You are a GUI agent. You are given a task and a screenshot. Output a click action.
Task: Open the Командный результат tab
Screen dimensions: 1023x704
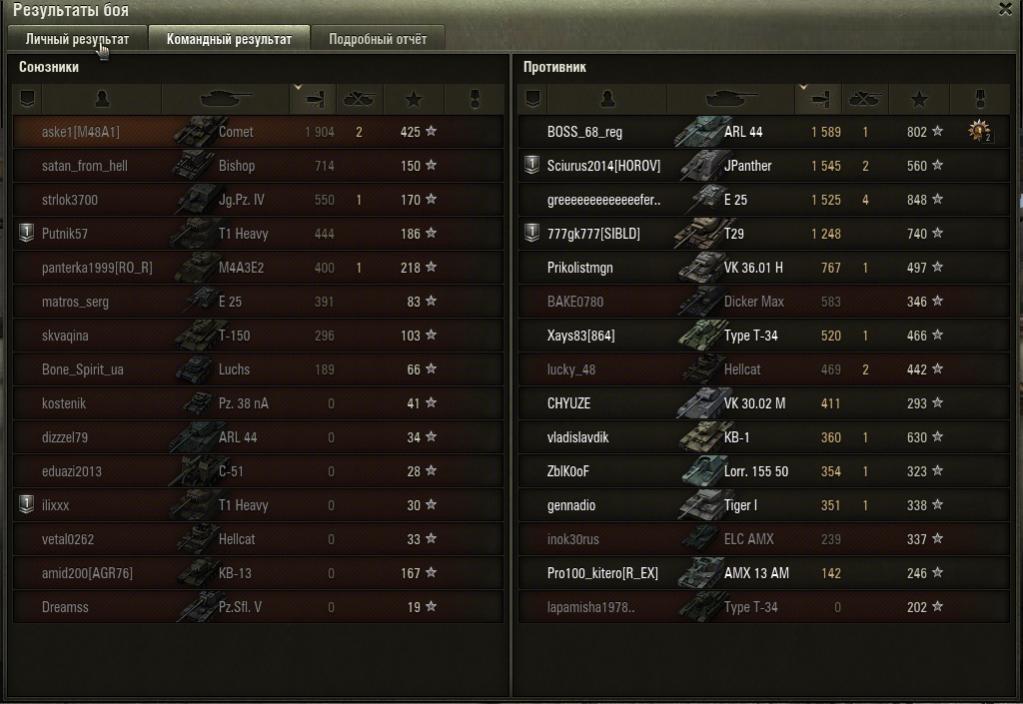click(x=229, y=39)
